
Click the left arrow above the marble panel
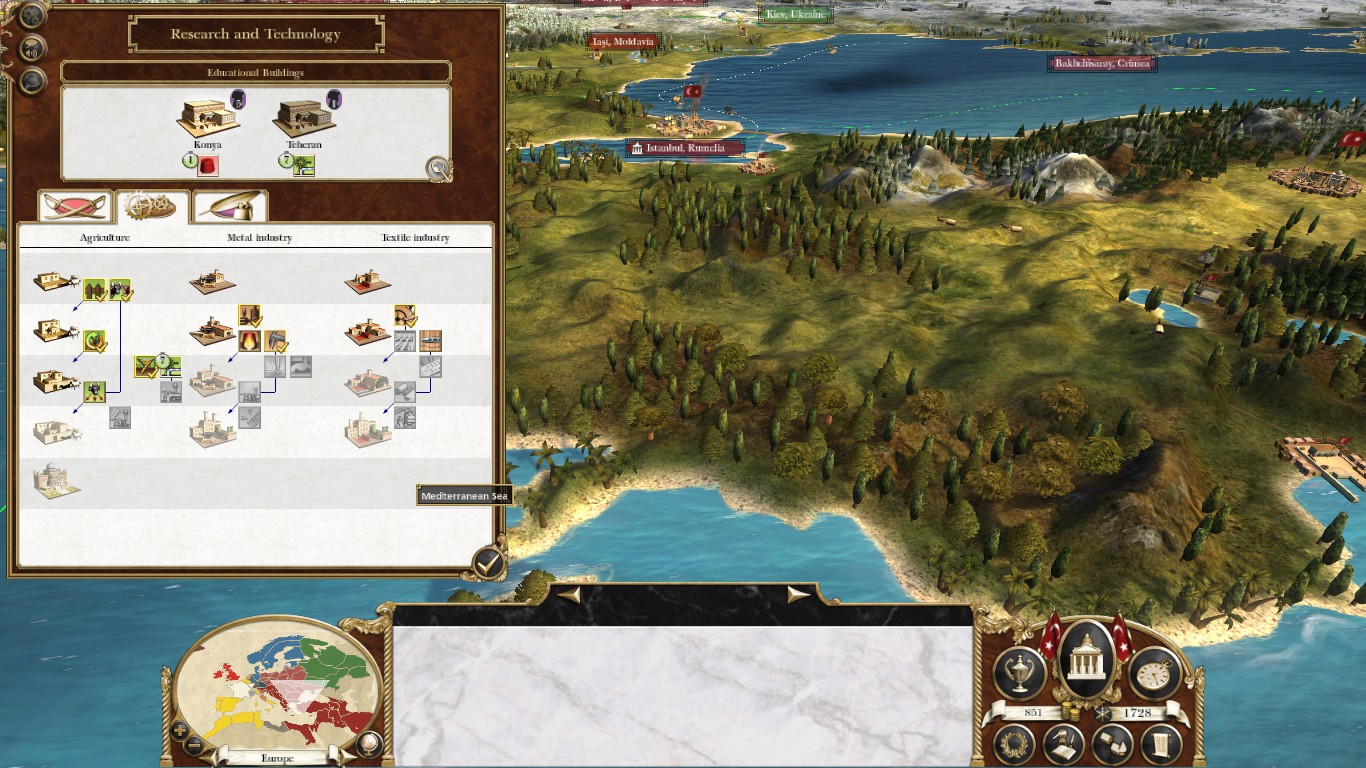click(569, 595)
